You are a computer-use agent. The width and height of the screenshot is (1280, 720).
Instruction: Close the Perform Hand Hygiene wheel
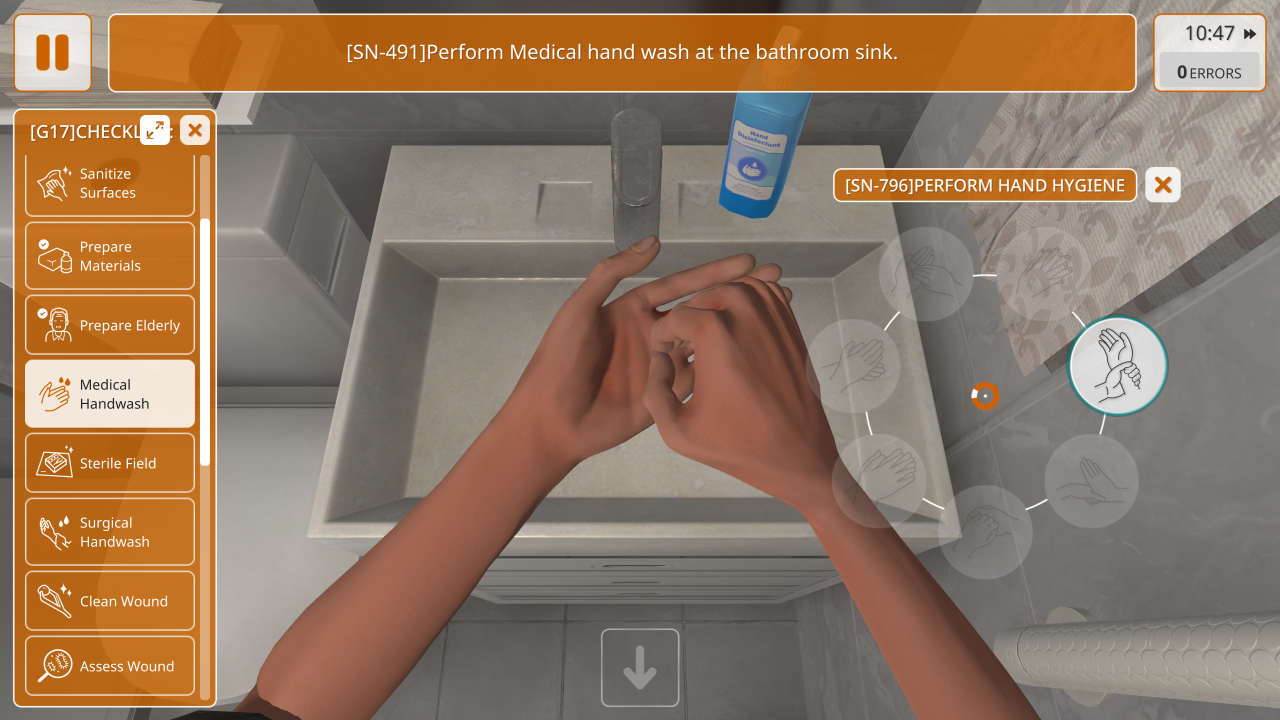point(1163,185)
